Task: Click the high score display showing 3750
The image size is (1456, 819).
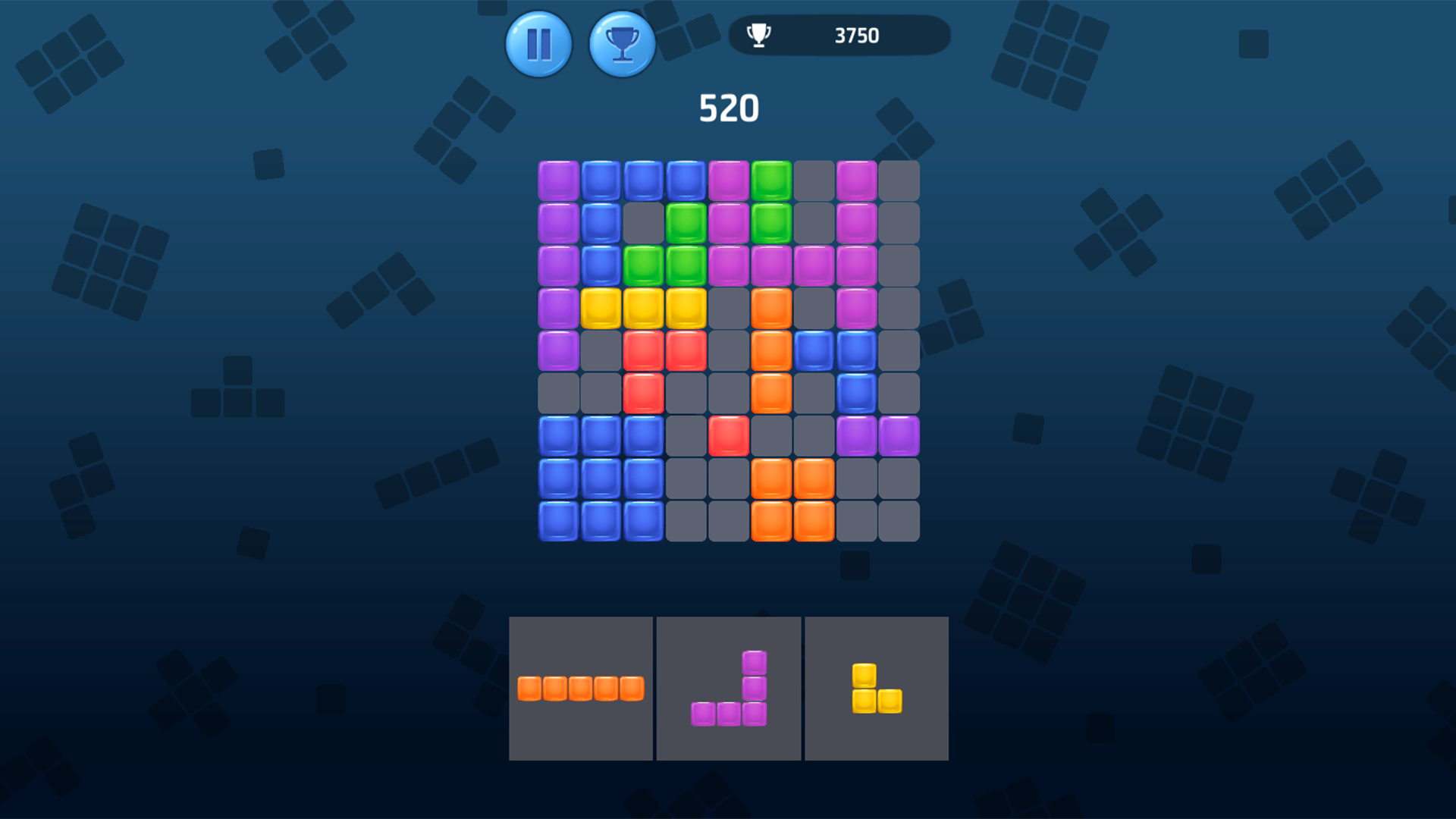Action: pos(856,33)
